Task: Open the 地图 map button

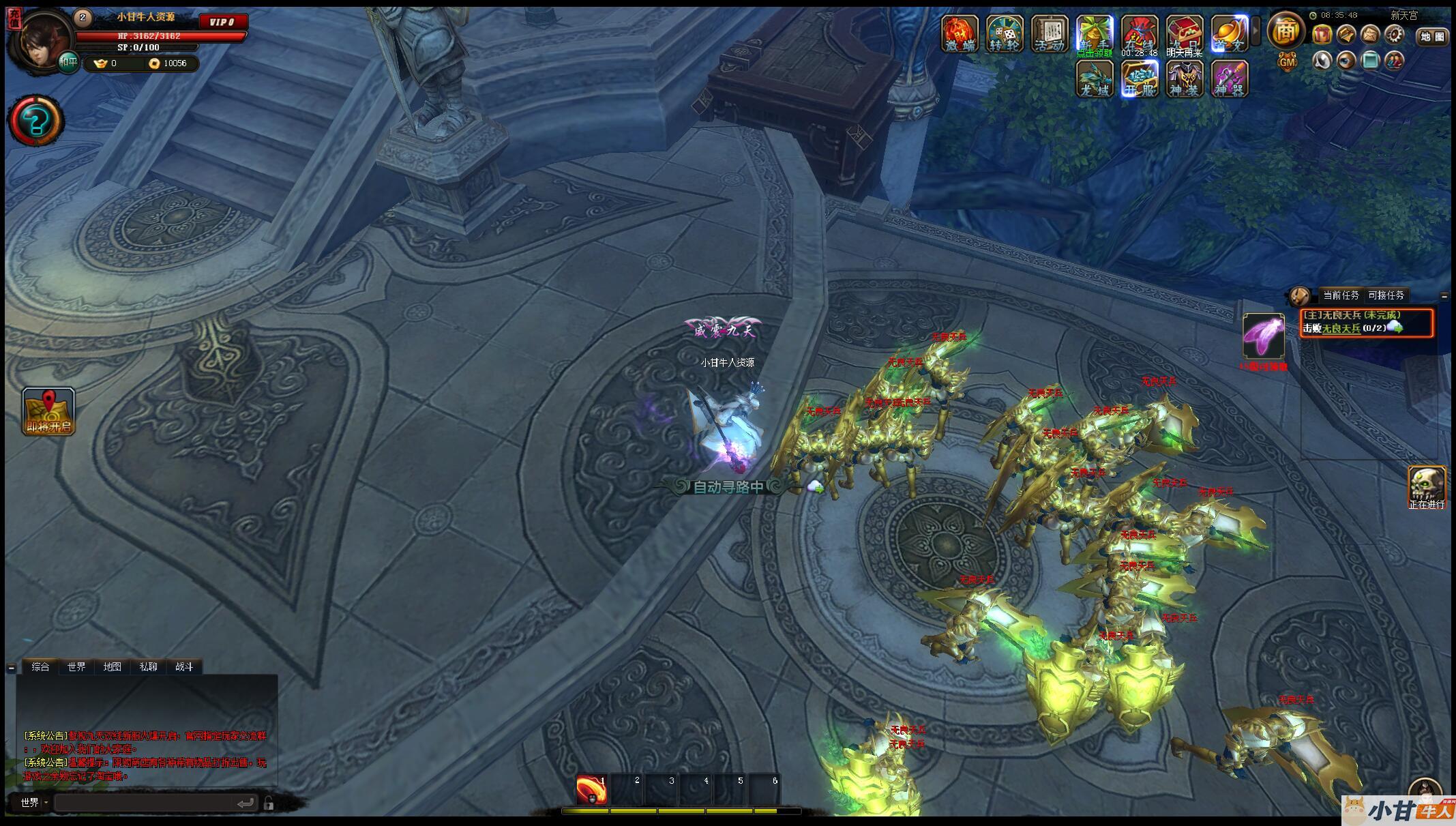Action: [x=1432, y=37]
